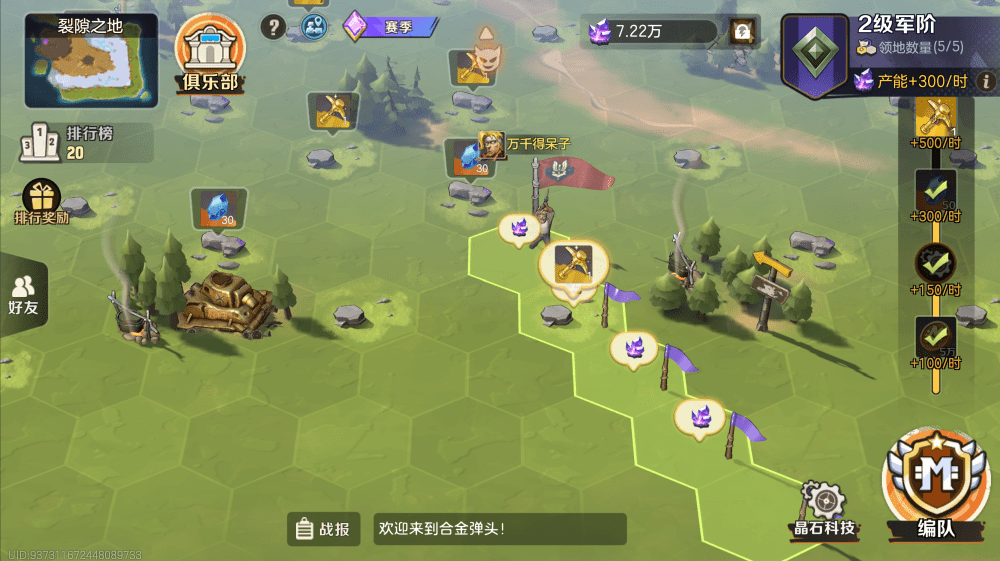Open 晶石科技 crystal technology
The width and height of the screenshot is (1000, 561).
point(823,508)
